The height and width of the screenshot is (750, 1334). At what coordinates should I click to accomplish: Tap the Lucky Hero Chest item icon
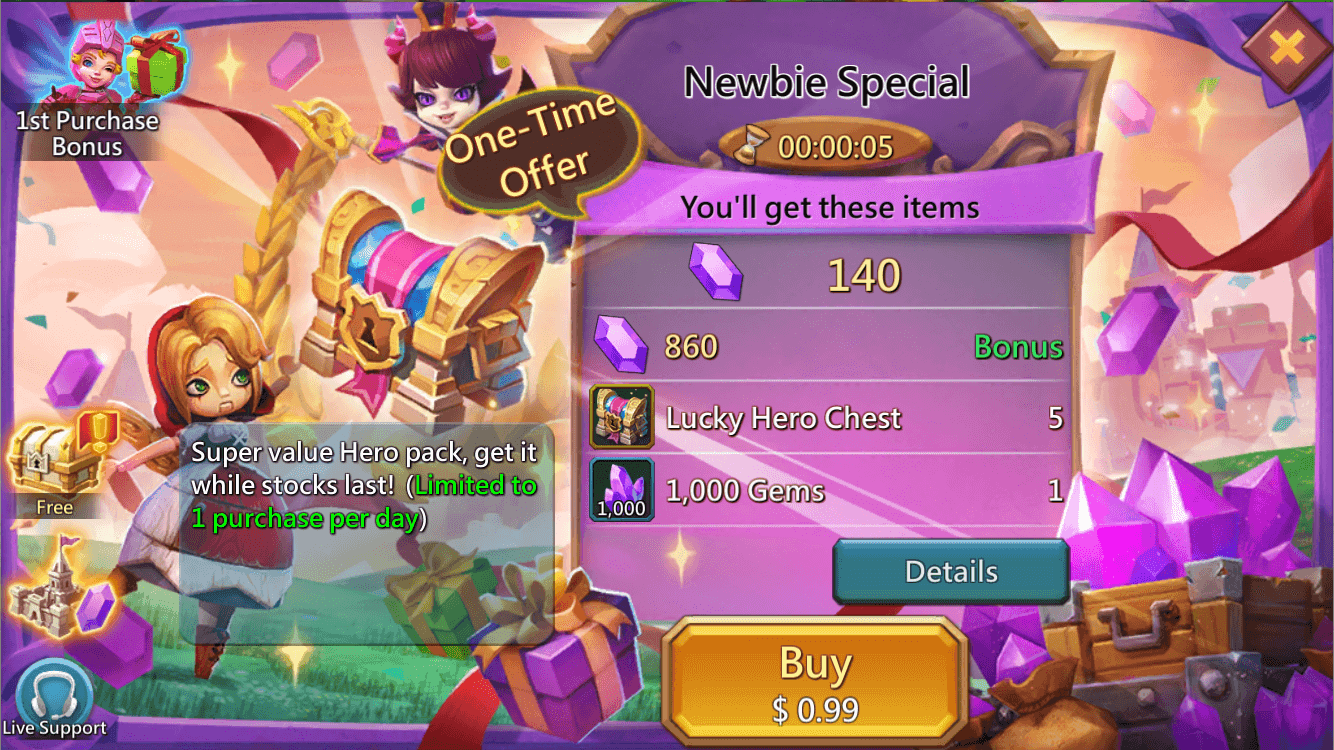[620, 417]
